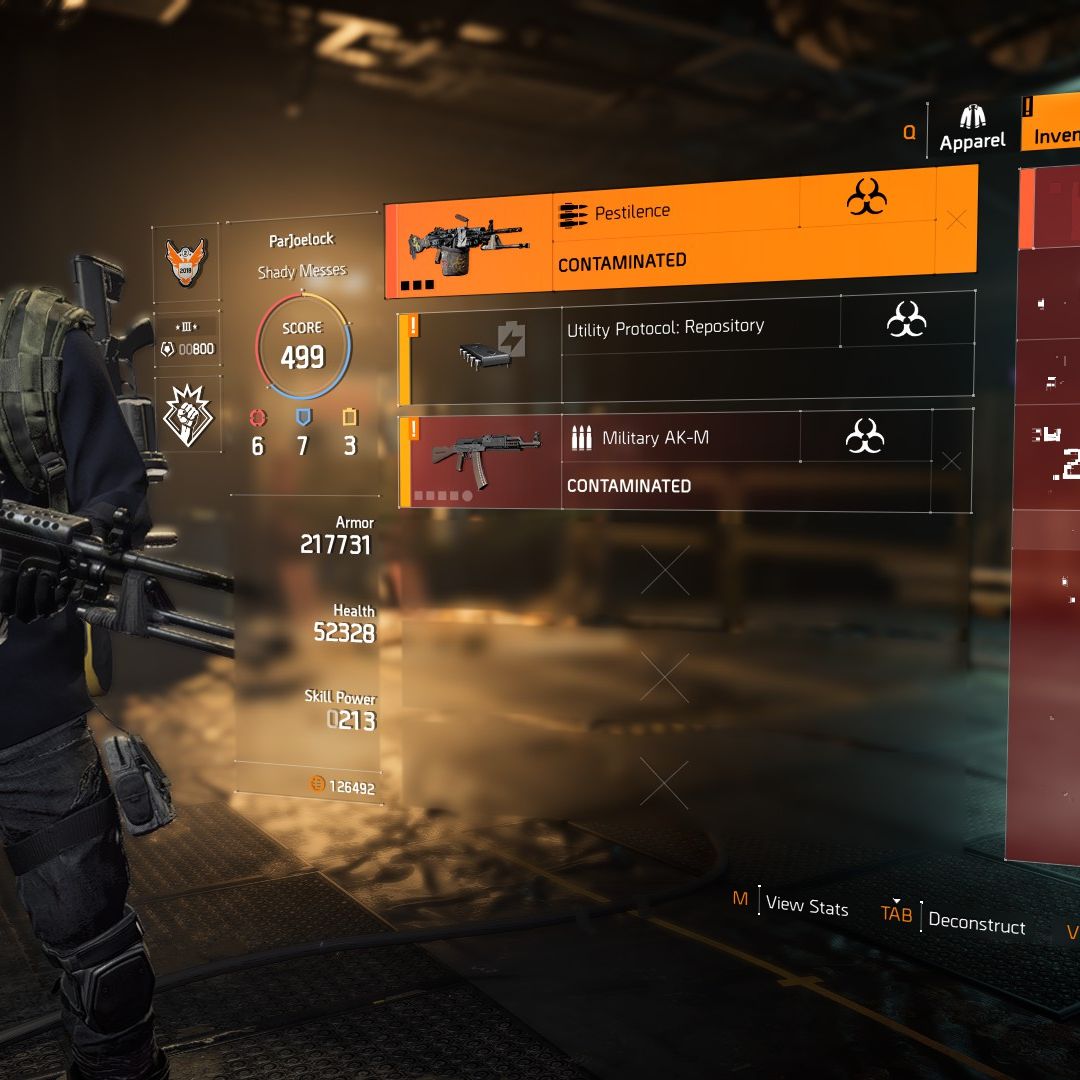Viewport: 1080px width, 1080px height.
Task: Deconstruct the selected item
Action: [975, 923]
